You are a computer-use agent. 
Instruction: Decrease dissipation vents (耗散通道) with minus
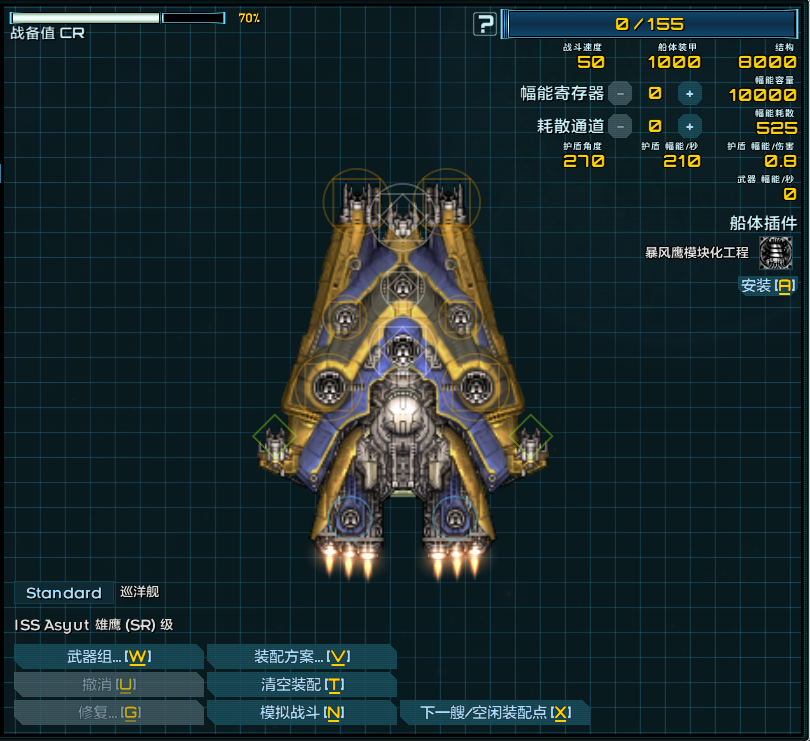tap(620, 126)
